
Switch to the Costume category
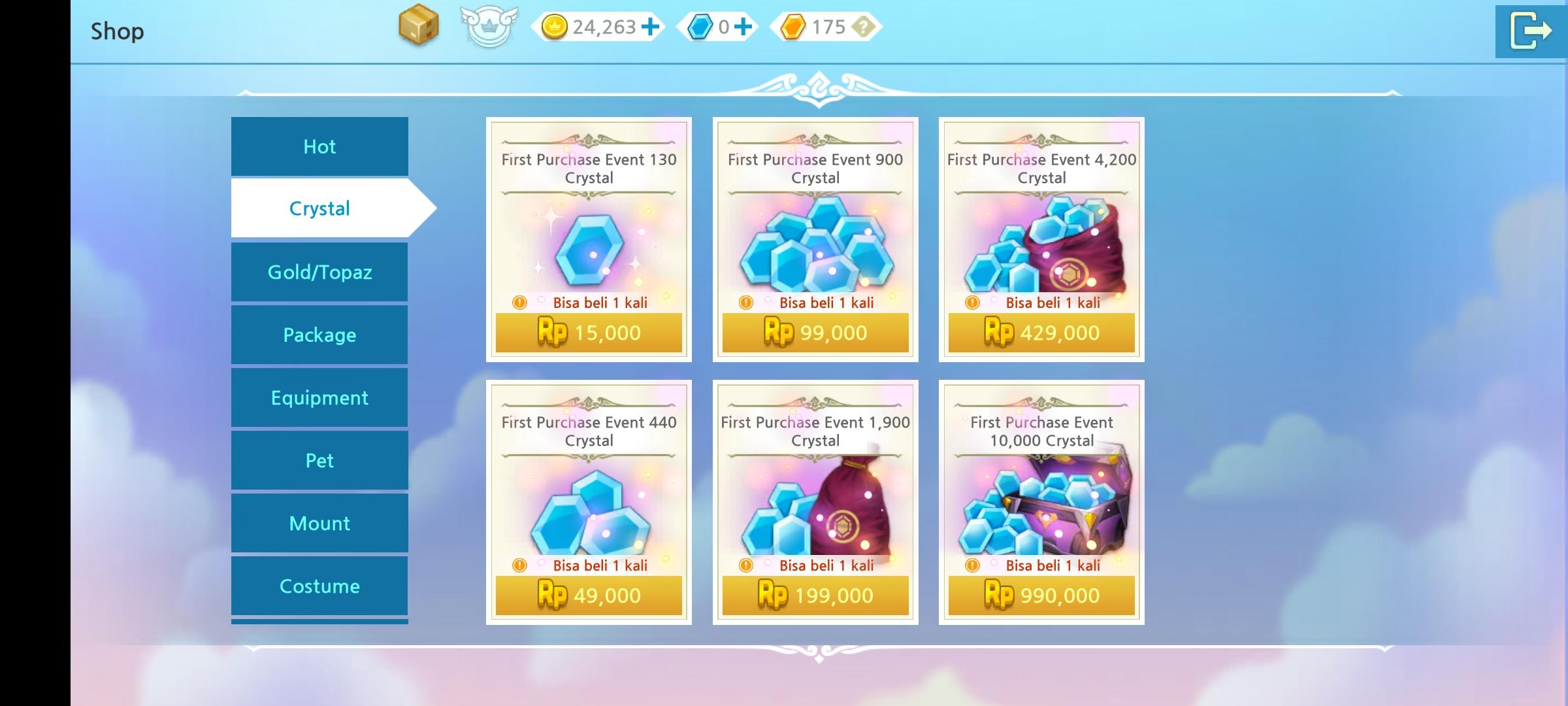(319, 586)
